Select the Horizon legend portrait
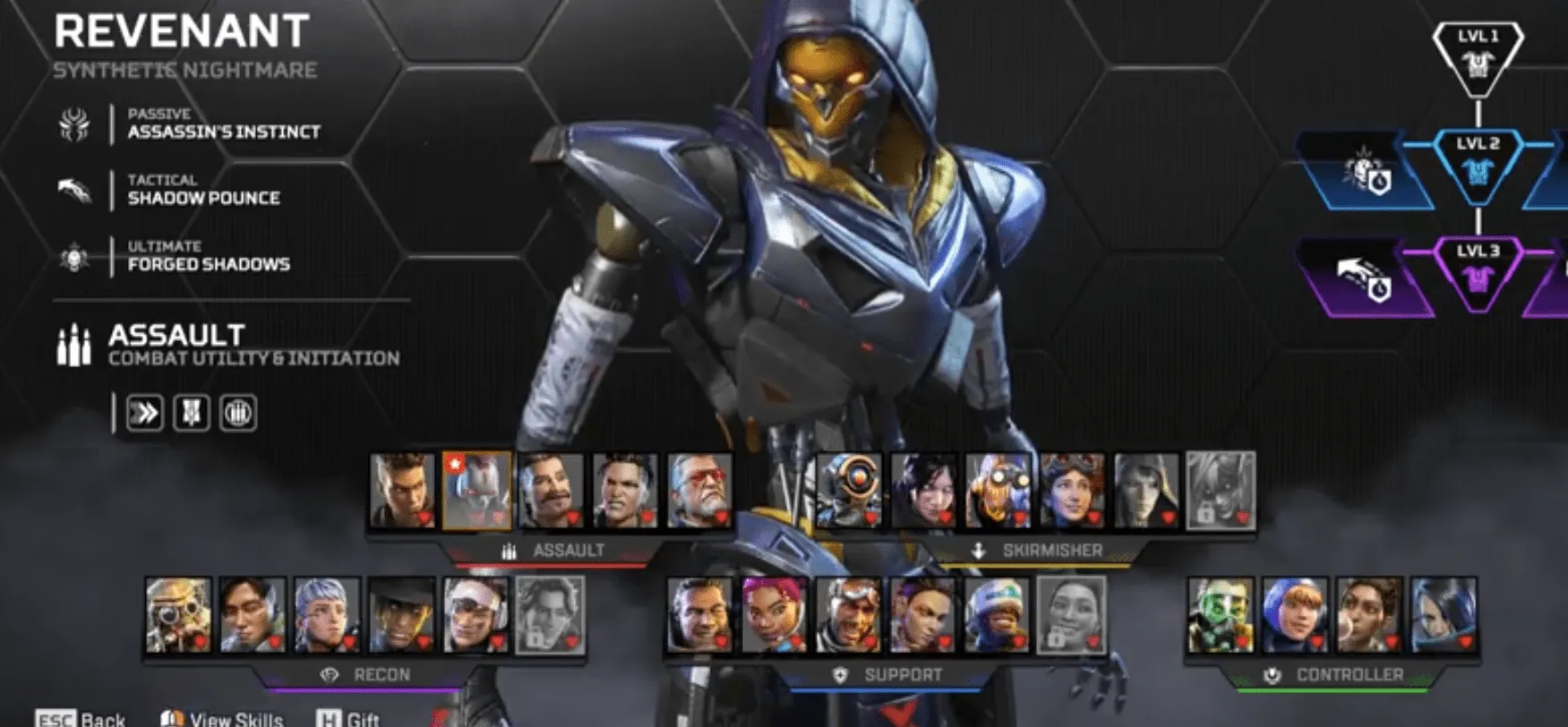The width and height of the screenshot is (1568, 727). click(x=1072, y=491)
